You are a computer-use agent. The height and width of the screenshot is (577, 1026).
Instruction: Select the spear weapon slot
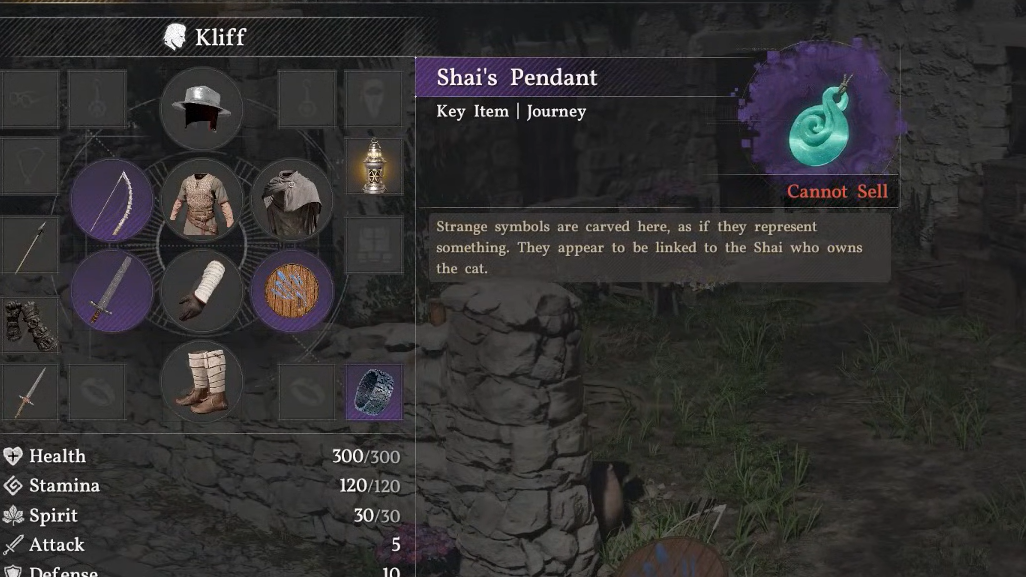coord(29,246)
